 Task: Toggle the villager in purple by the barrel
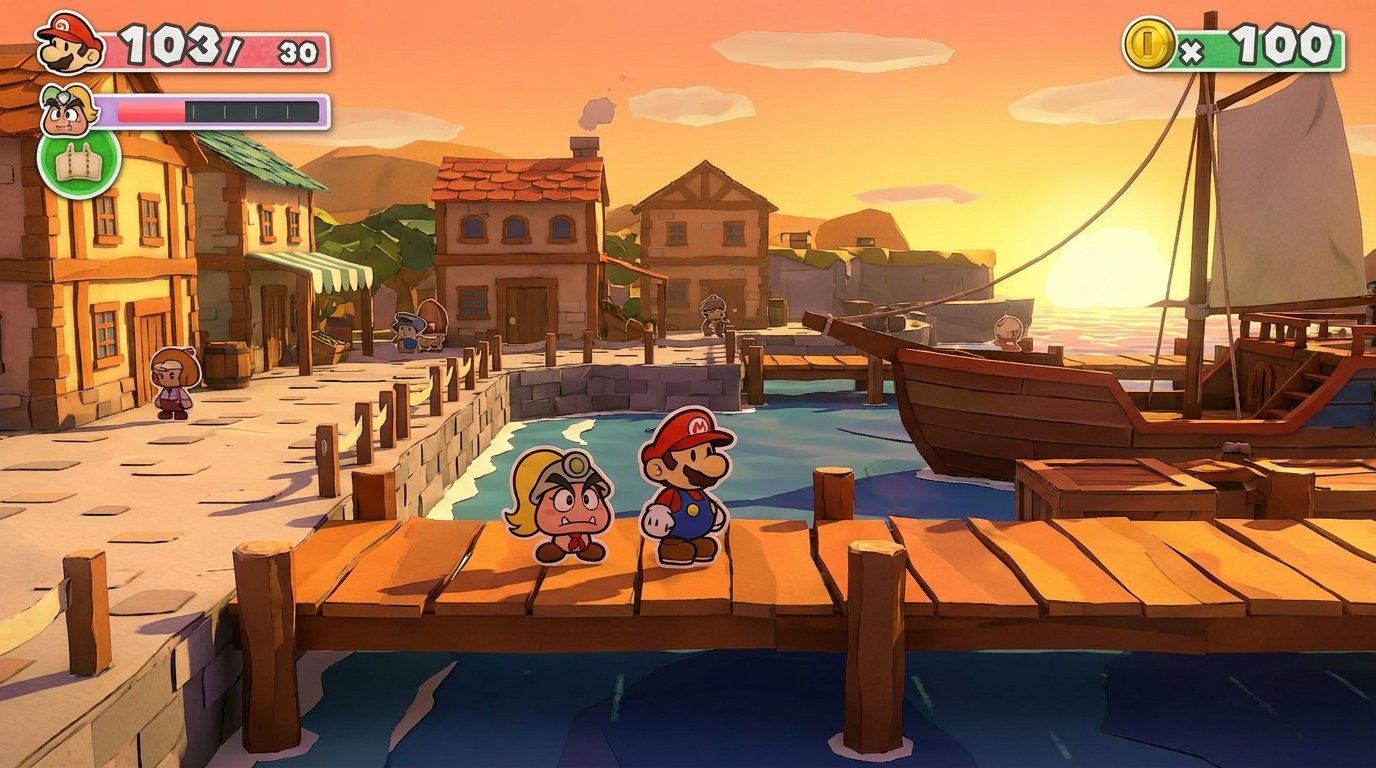tap(170, 385)
